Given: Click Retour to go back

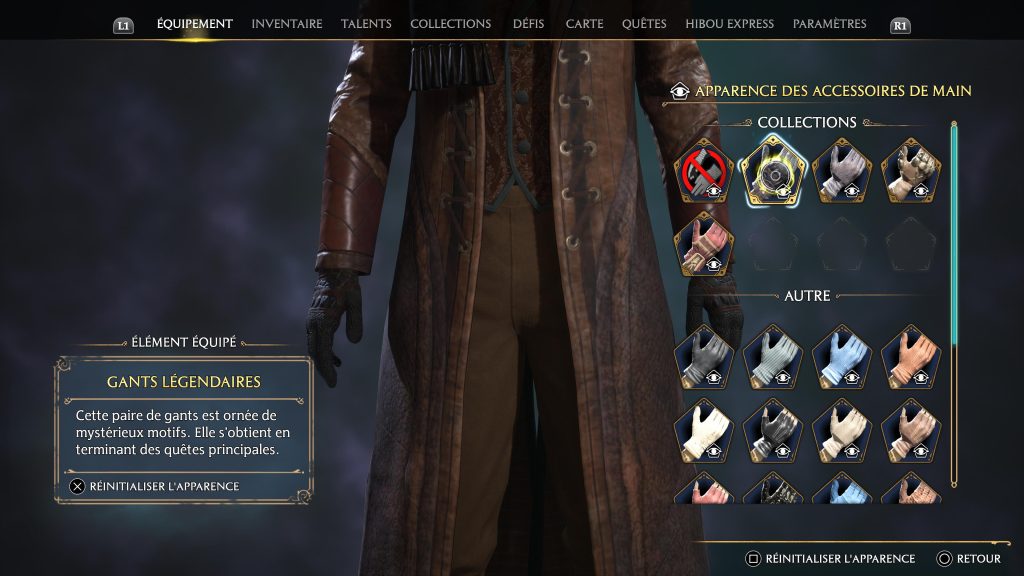Looking at the screenshot, I should click(969, 559).
